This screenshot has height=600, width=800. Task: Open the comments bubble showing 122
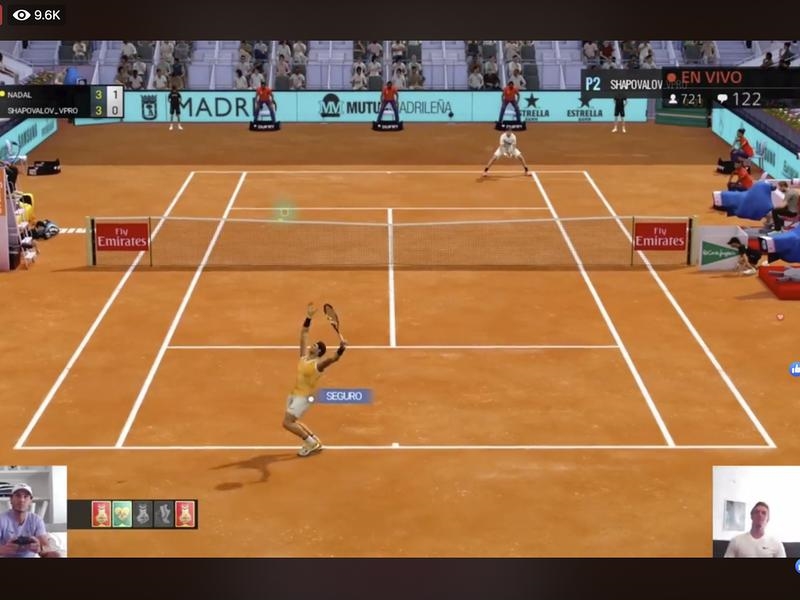coord(722,99)
